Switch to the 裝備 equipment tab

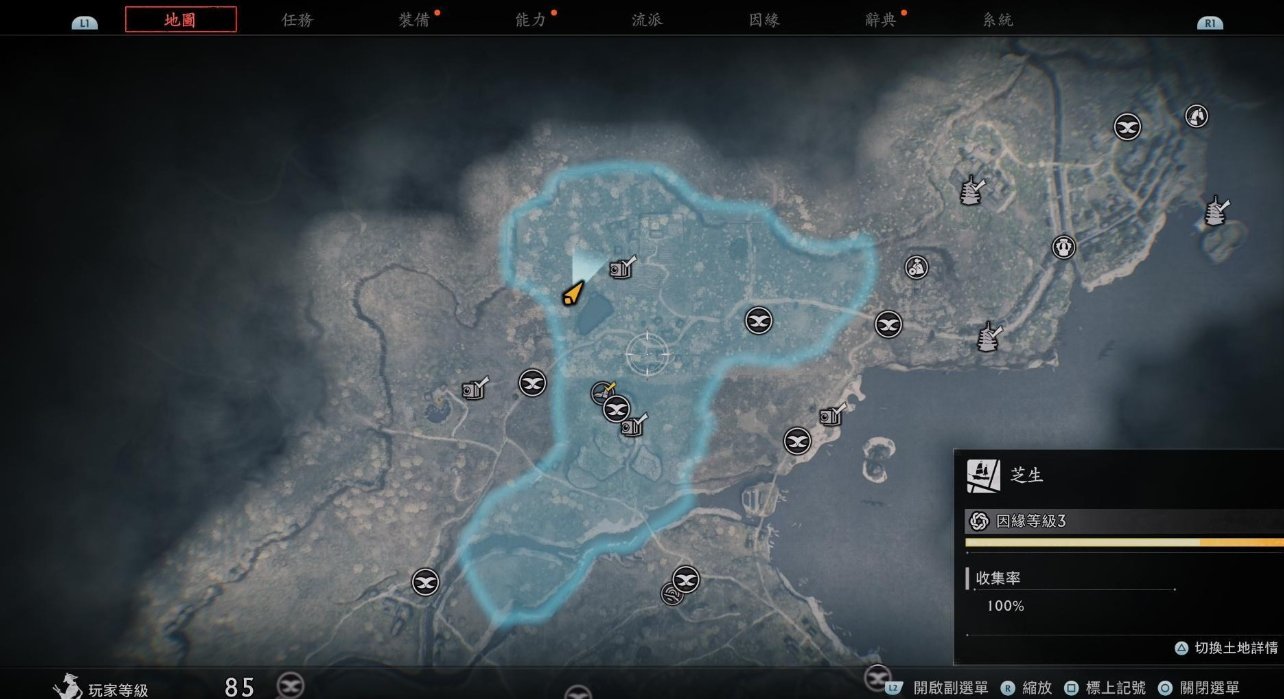(x=413, y=20)
